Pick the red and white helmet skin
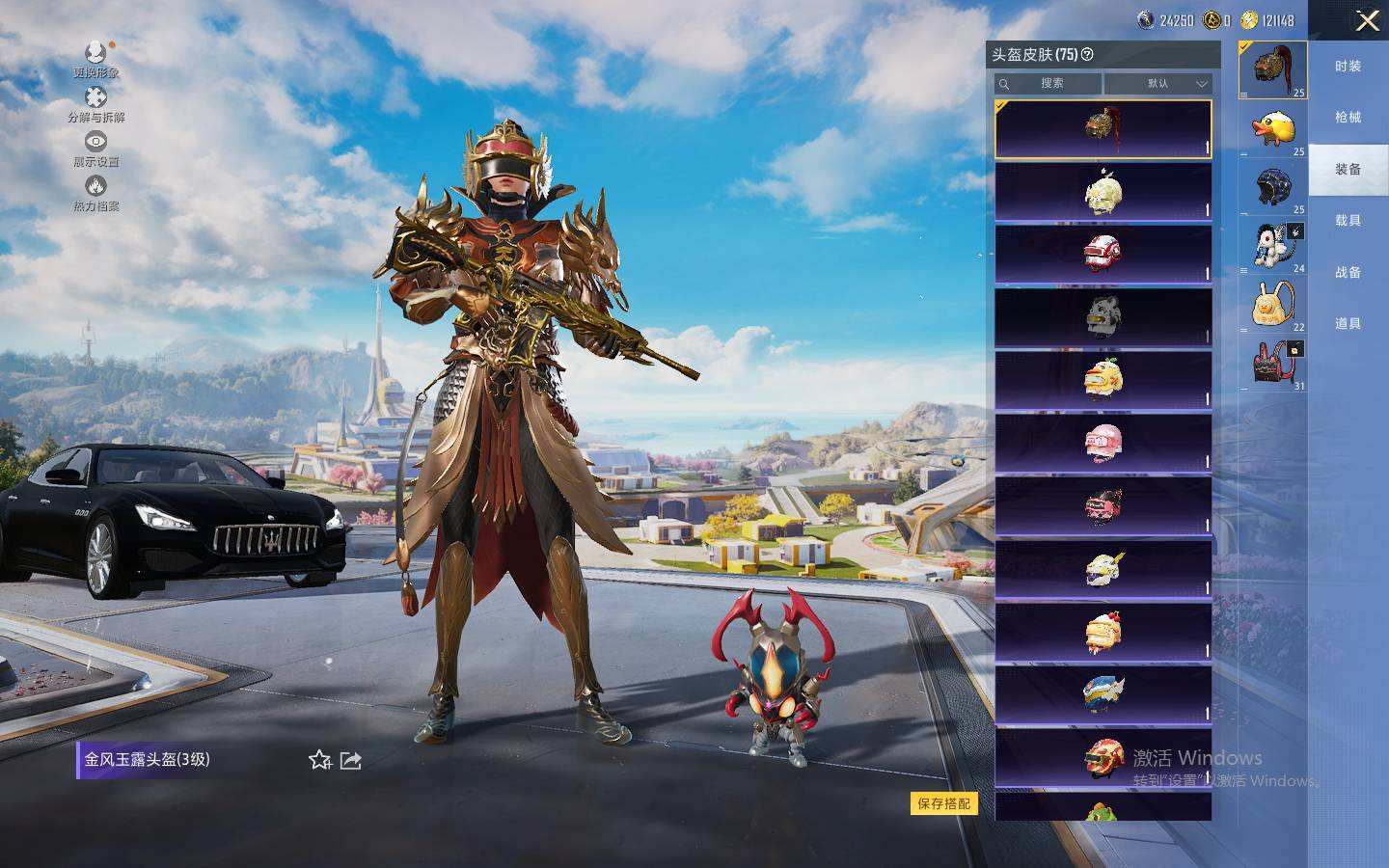This screenshot has height=868, width=1389. click(x=1103, y=254)
